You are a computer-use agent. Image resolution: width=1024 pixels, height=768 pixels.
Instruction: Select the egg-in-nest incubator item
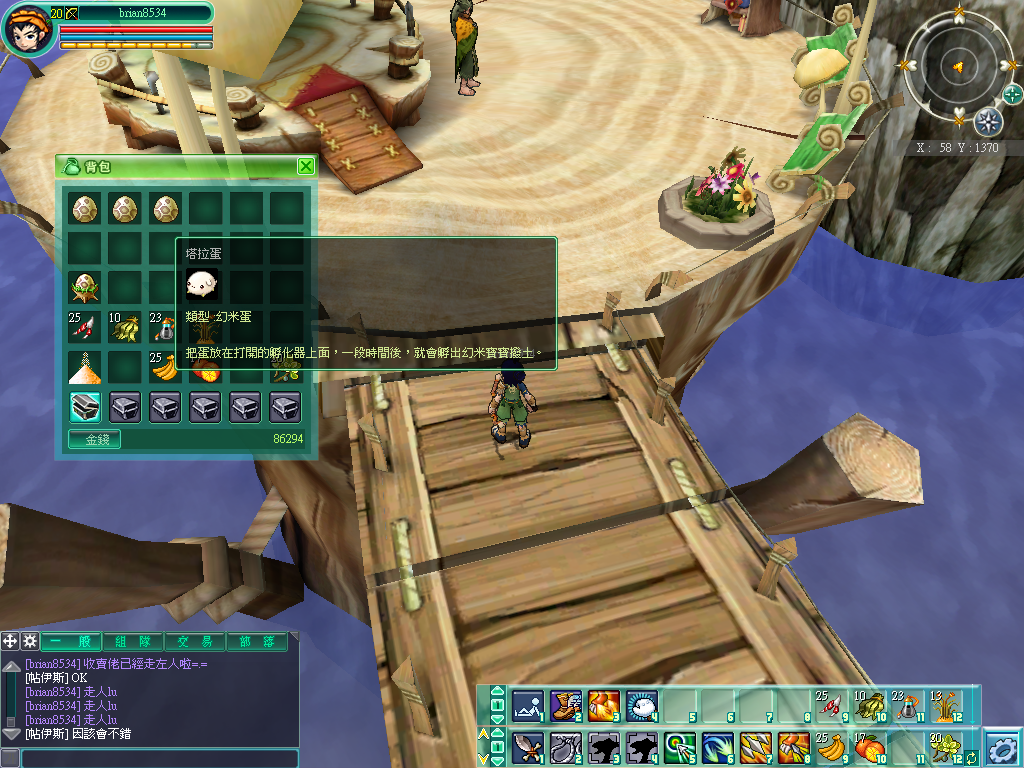point(84,288)
